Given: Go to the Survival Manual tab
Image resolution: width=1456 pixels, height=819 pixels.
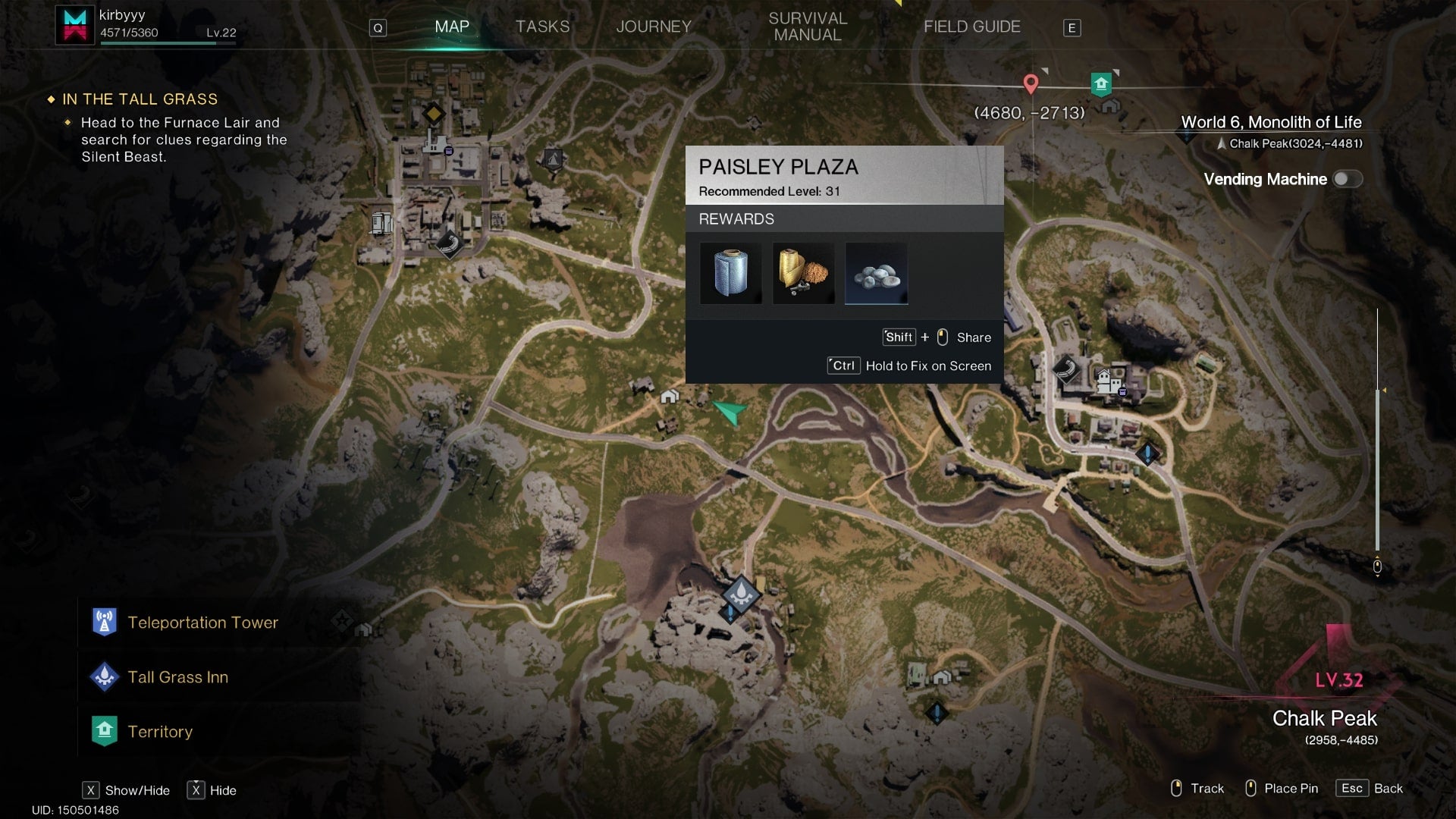Looking at the screenshot, I should click(808, 27).
